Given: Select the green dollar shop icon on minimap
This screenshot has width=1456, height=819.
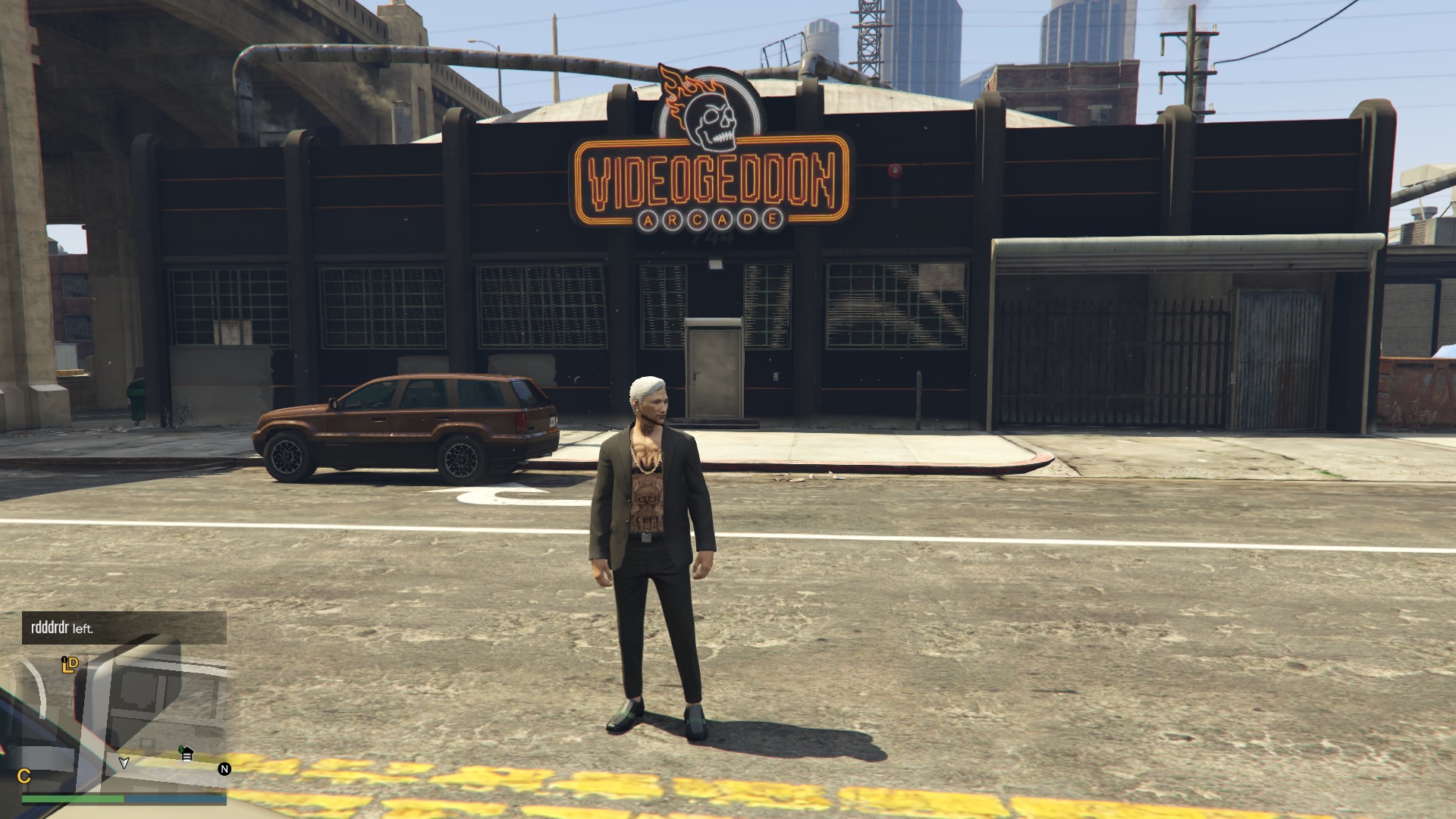Looking at the screenshot, I should coord(185,753).
